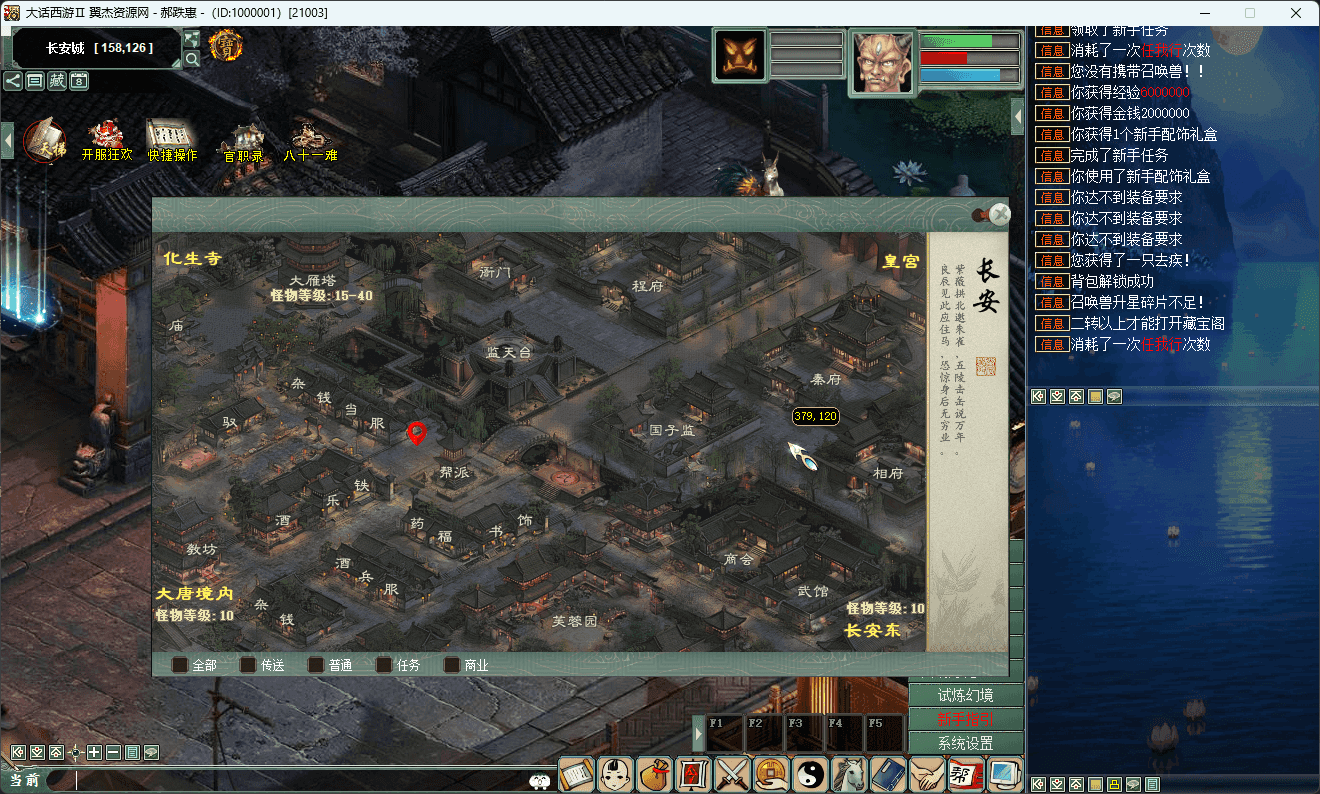This screenshot has width=1320, height=794.
Task: Toggle the 传送 teleport filter checkbox
Action: click(x=248, y=665)
